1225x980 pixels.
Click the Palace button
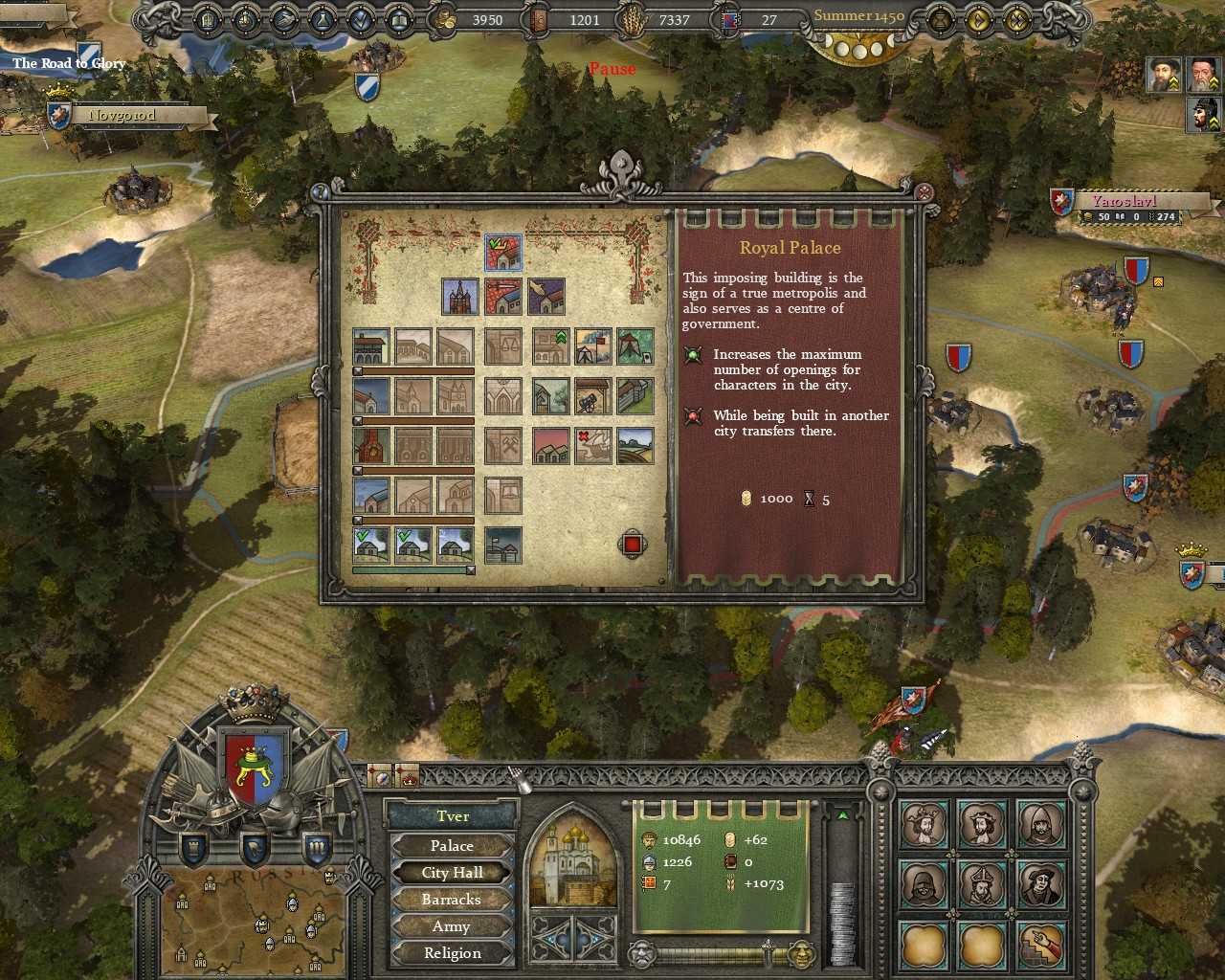[x=451, y=846]
